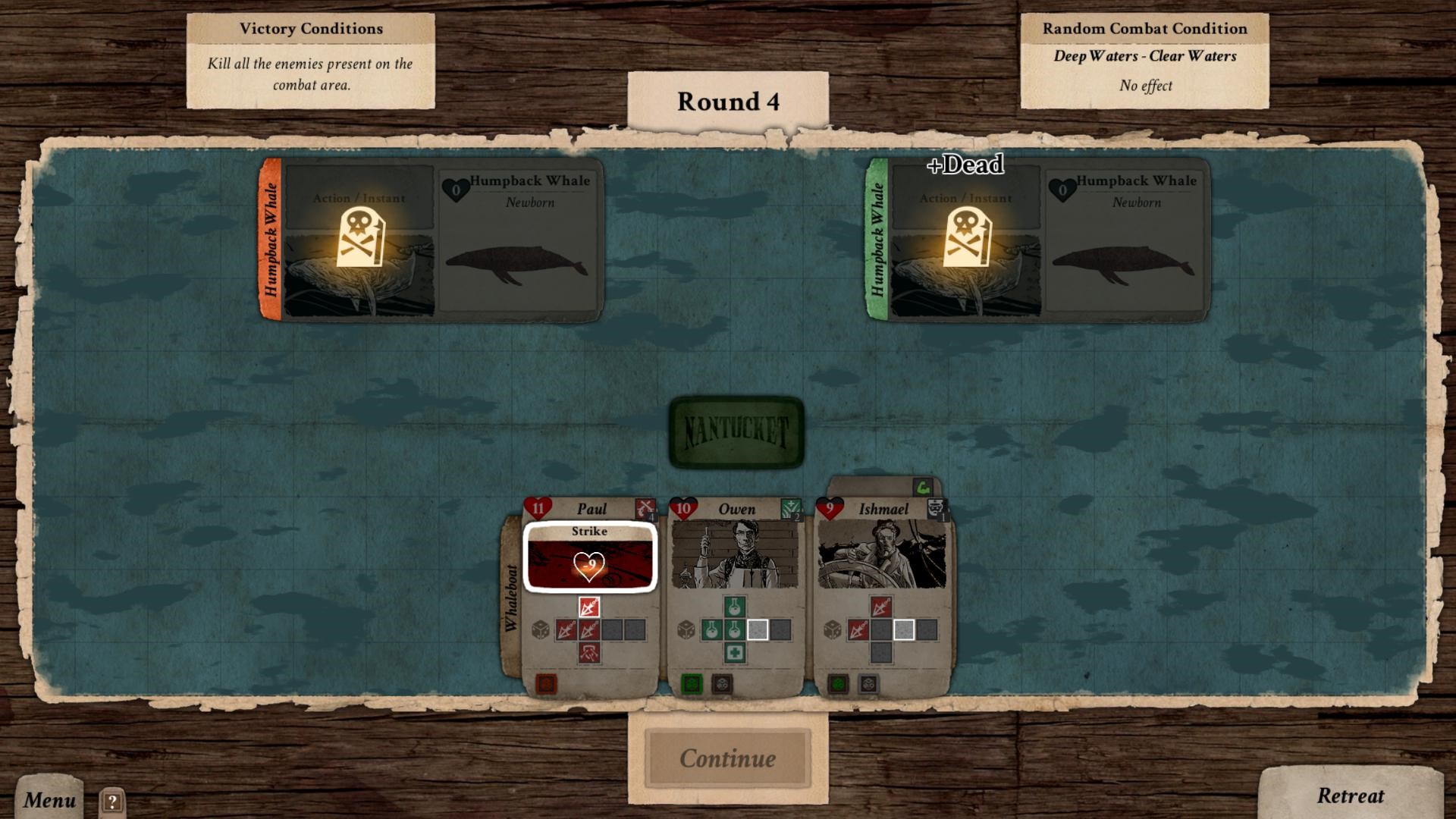The image size is (1456, 819).
Task: Click the Continue button
Action: 727,758
